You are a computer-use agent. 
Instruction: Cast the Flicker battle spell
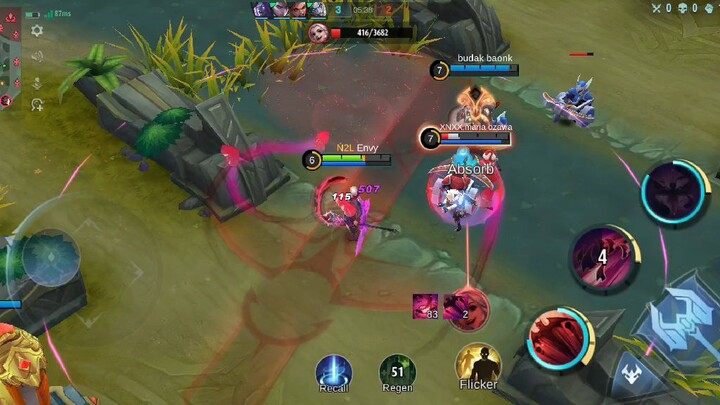pos(478,364)
